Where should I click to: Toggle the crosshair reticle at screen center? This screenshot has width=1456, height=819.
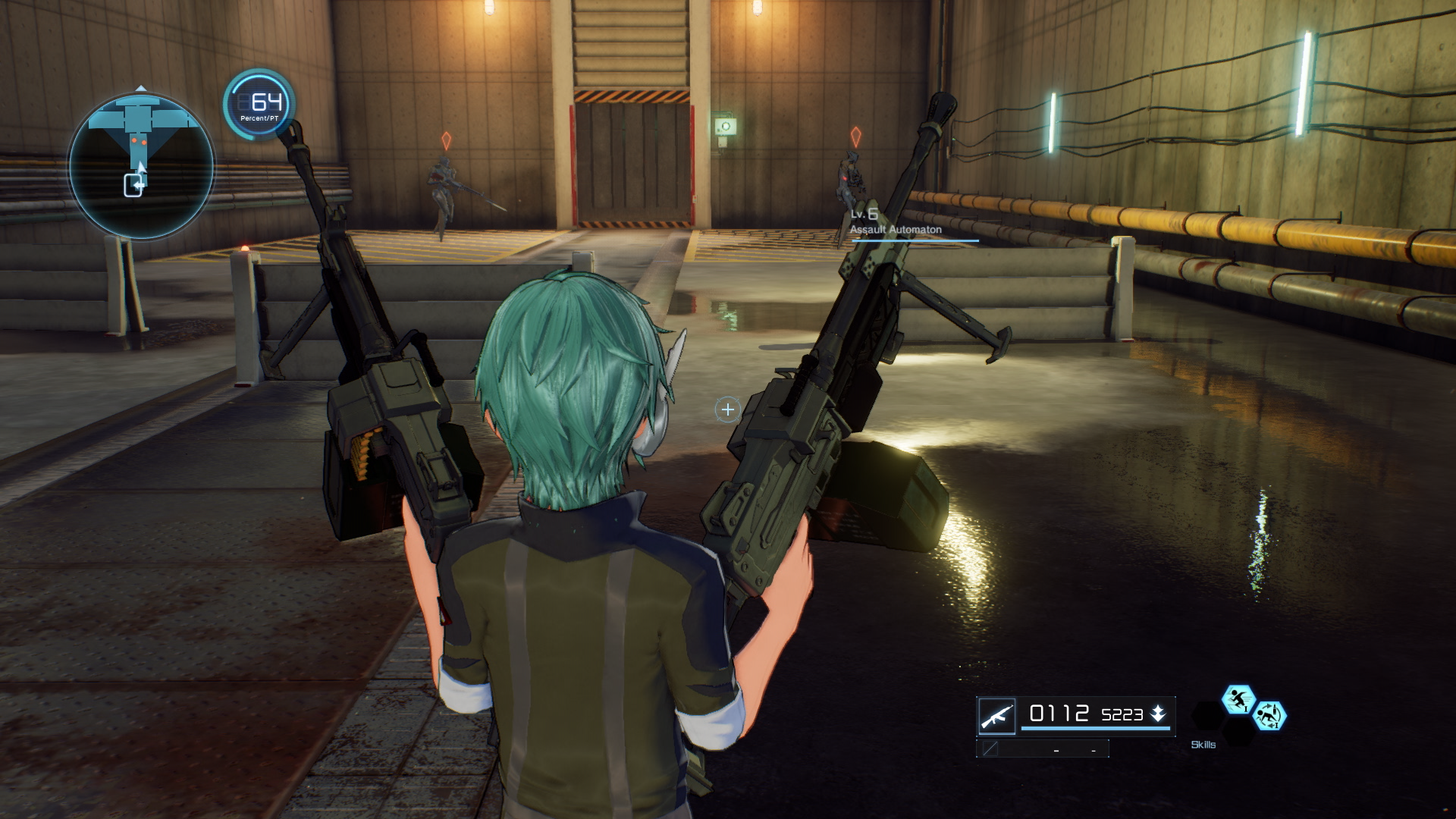(x=727, y=409)
